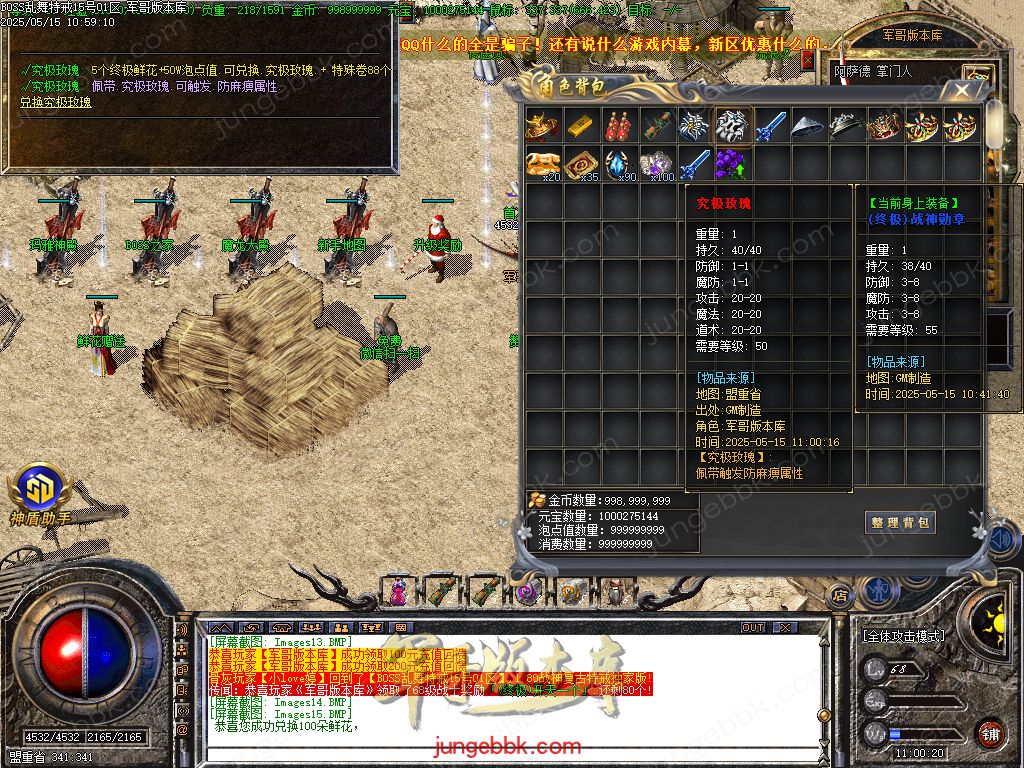Screen dimensions: 1024x768
Task: Click the highlighted white rose item slot
Action: [732, 127]
